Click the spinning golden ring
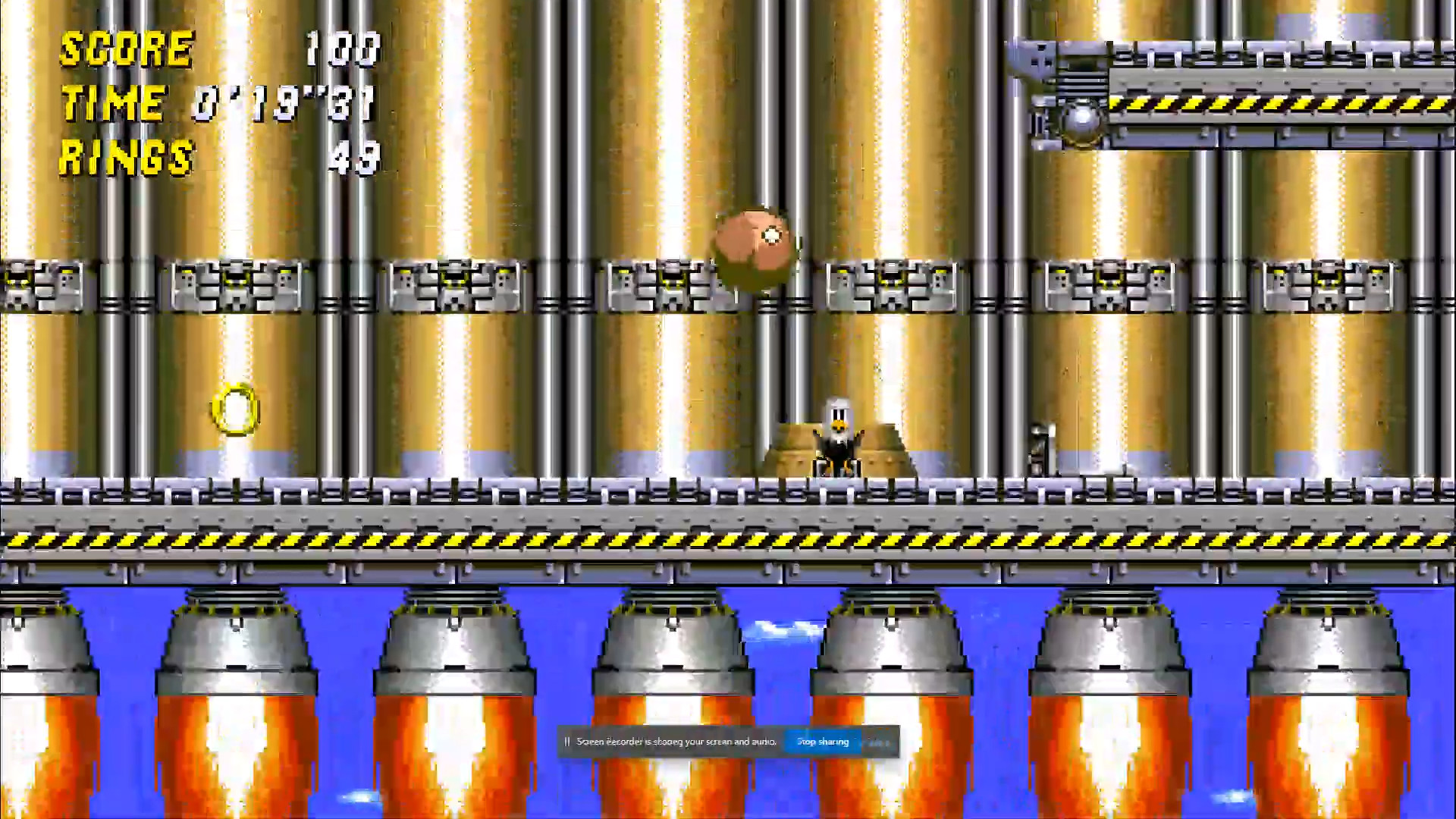This screenshot has width=1456, height=819. [235, 411]
